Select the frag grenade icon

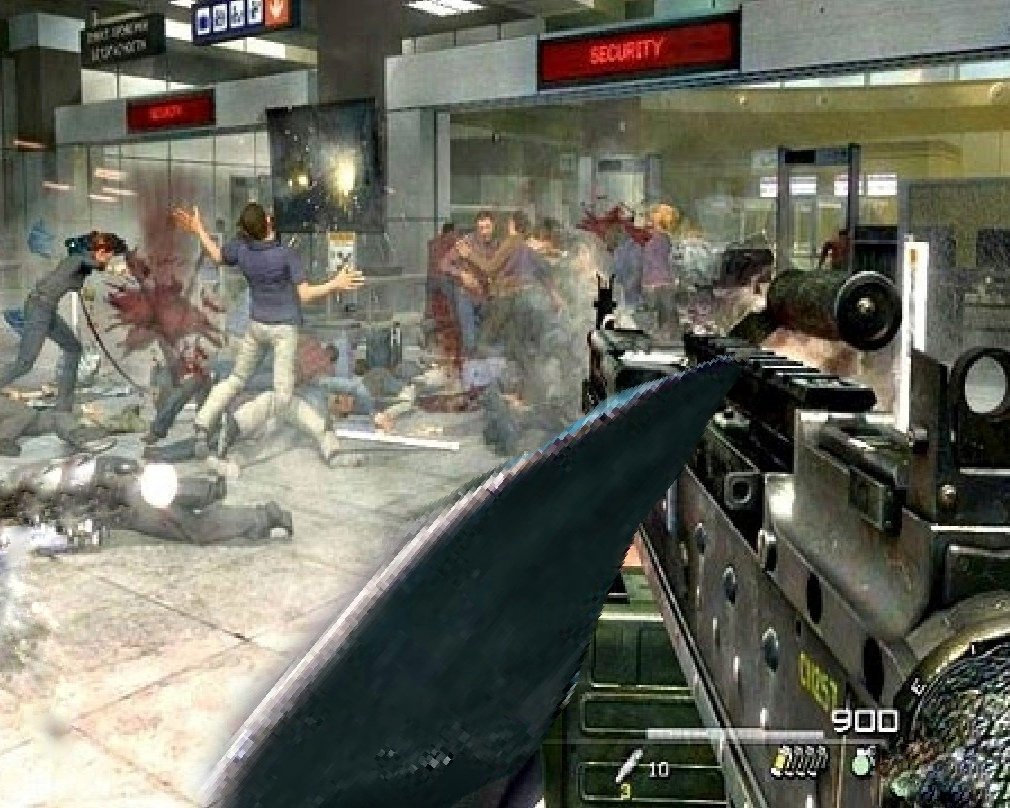pos(864,761)
